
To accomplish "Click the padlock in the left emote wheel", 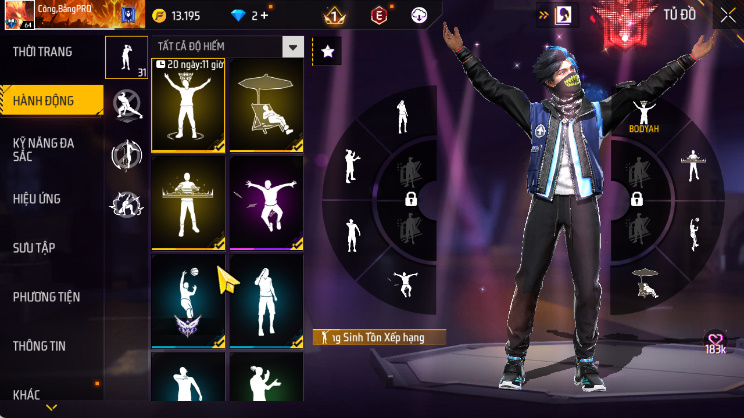I will (x=411, y=200).
